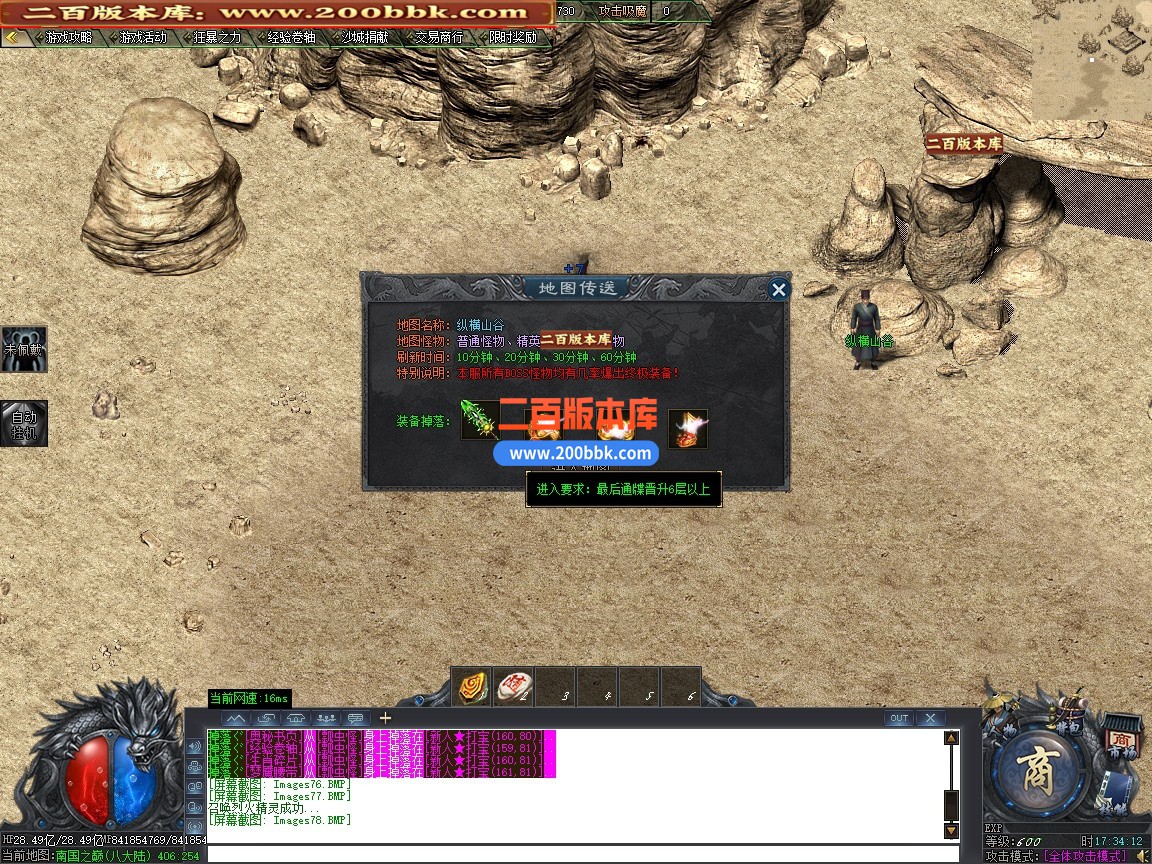Click the 未佩戴 unequipped slot icon
Viewport: 1152px width, 864px height.
[23, 349]
